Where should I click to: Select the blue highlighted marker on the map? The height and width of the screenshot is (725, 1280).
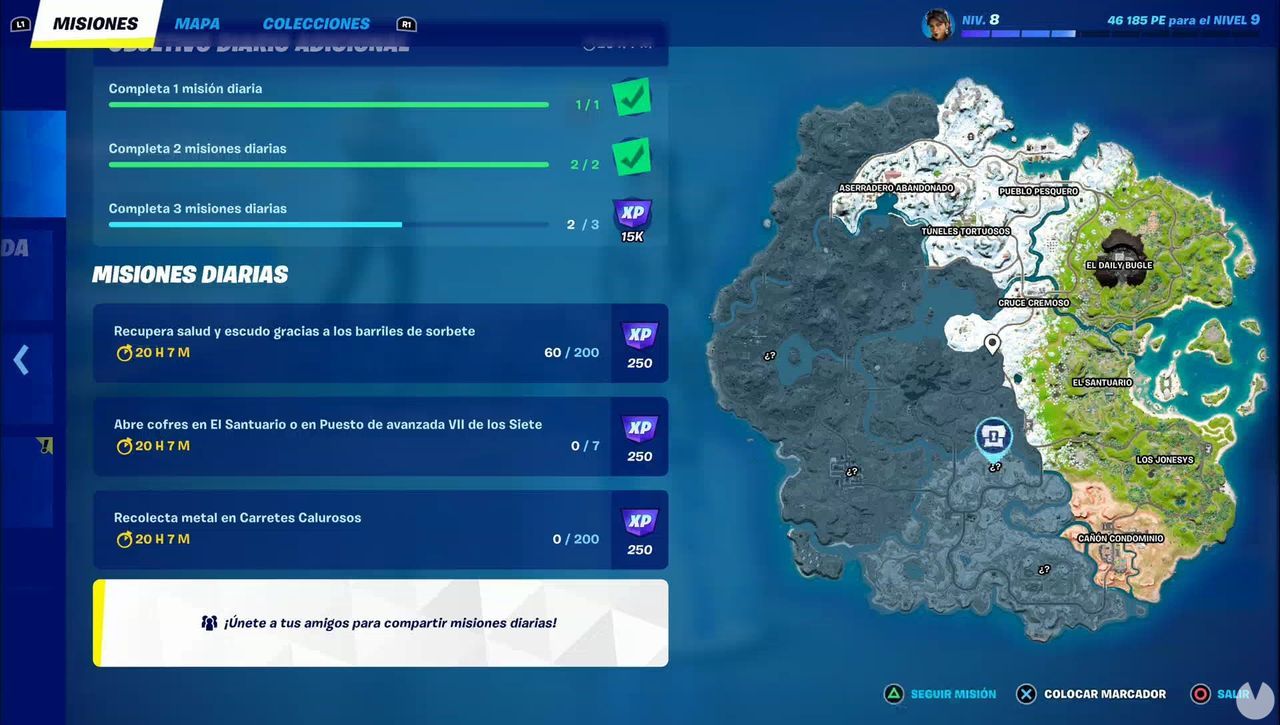point(994,437)
